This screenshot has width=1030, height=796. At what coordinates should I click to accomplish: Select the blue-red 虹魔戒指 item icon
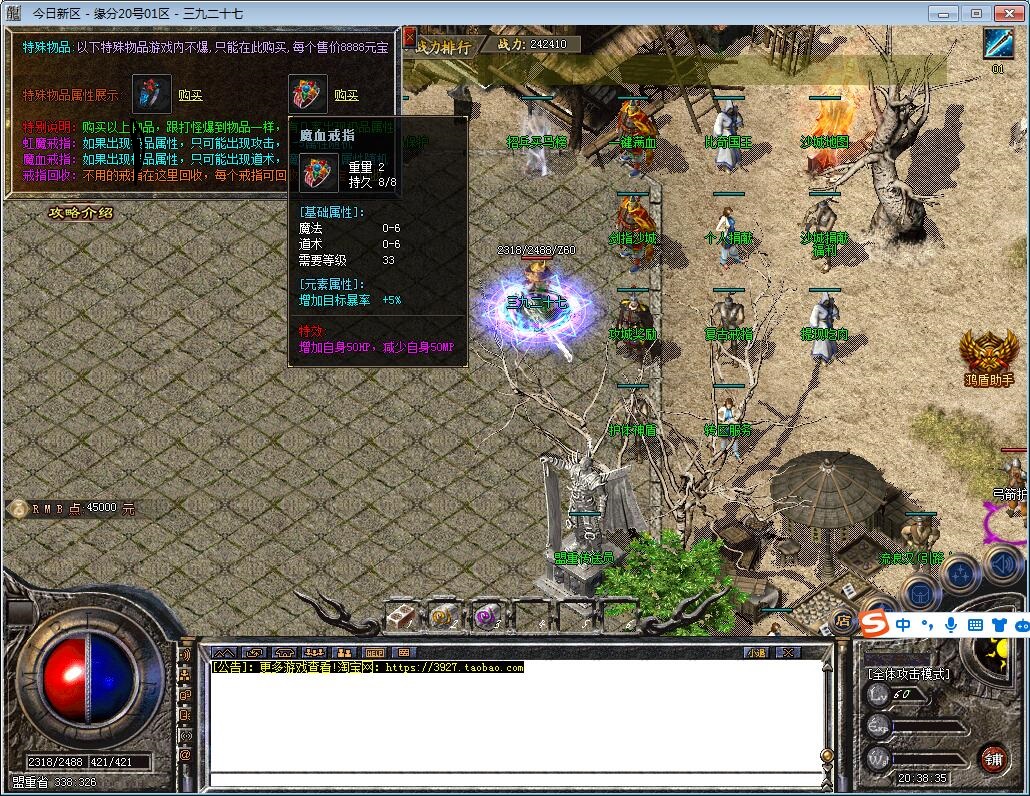(x=152, y=94)
